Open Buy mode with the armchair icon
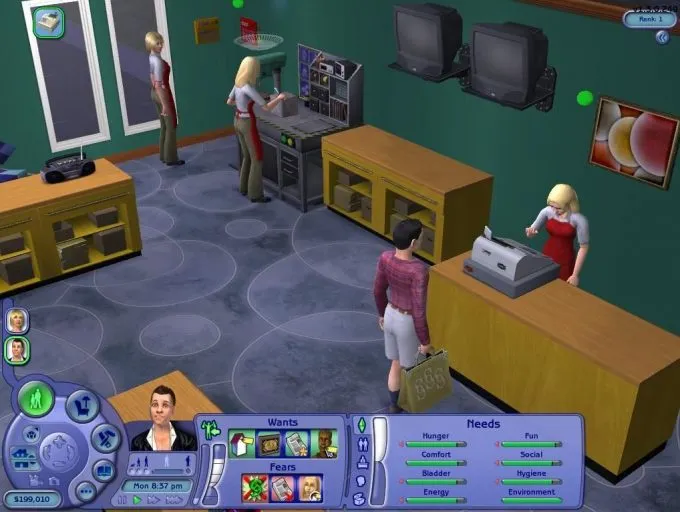The width and height of the screenshot is (680, 512). (x=82, y=406)
